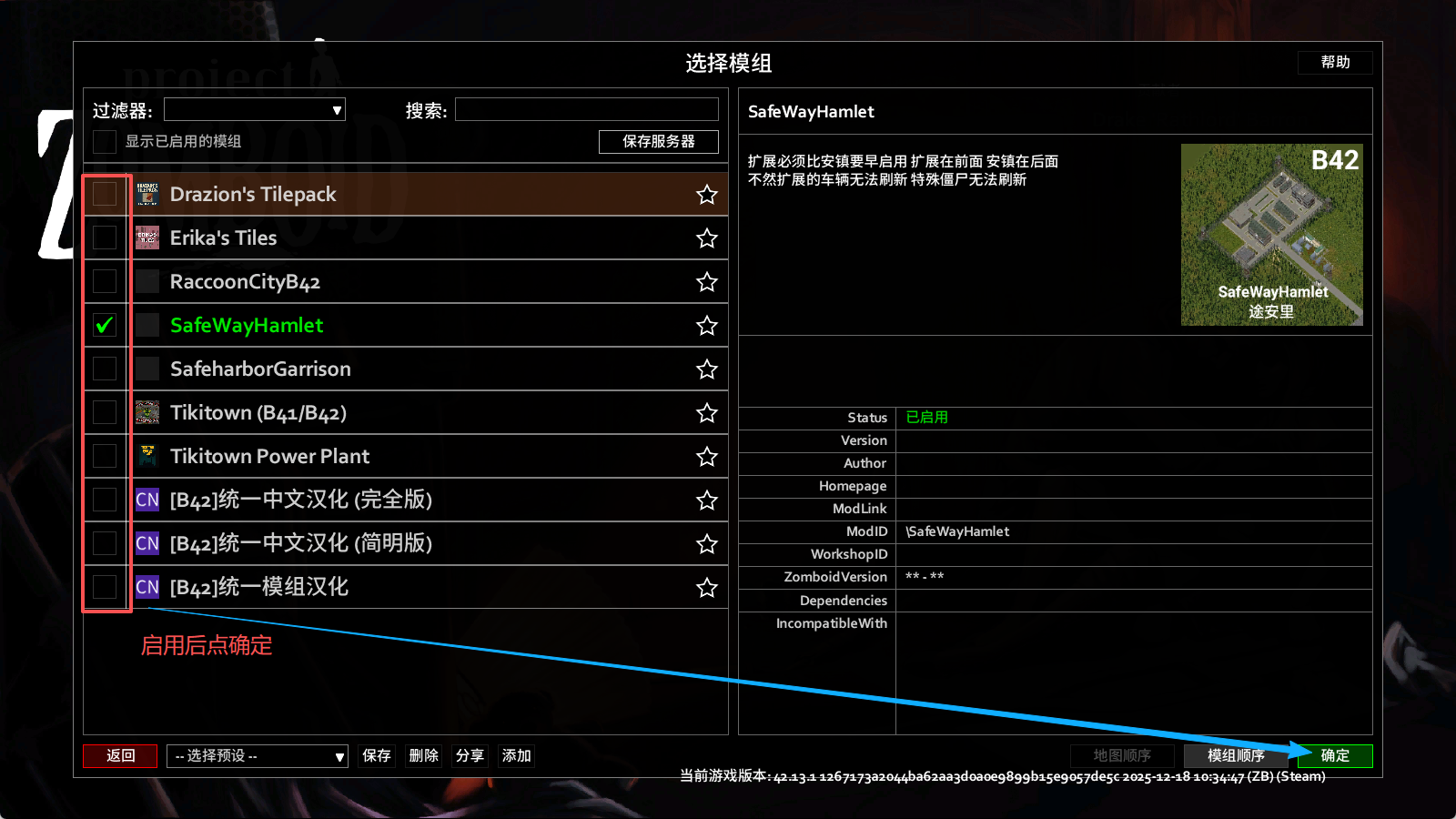The image size is (1456, 819).
Task: Click the 删除 preset button
Action: point(423,755)
